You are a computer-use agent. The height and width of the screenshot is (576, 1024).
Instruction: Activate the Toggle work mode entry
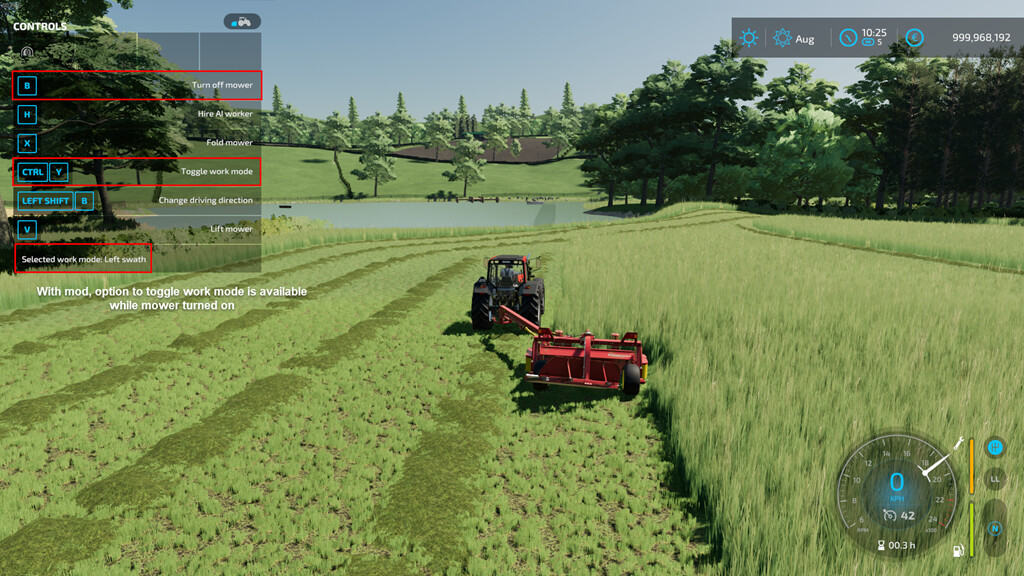coord(137,172)
